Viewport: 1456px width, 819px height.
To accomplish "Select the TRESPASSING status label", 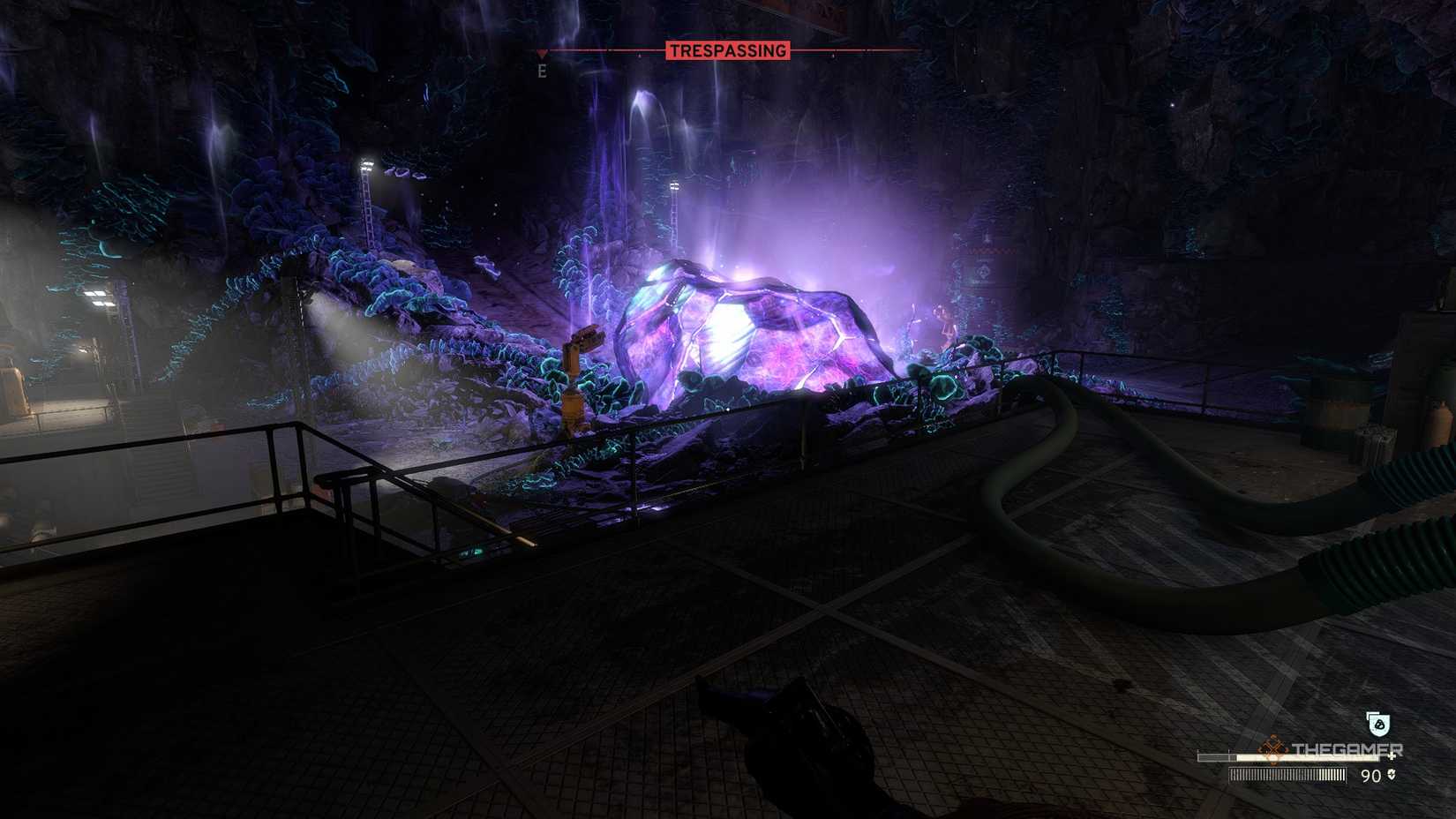I will pyautogui.click(x=727, y=49).
